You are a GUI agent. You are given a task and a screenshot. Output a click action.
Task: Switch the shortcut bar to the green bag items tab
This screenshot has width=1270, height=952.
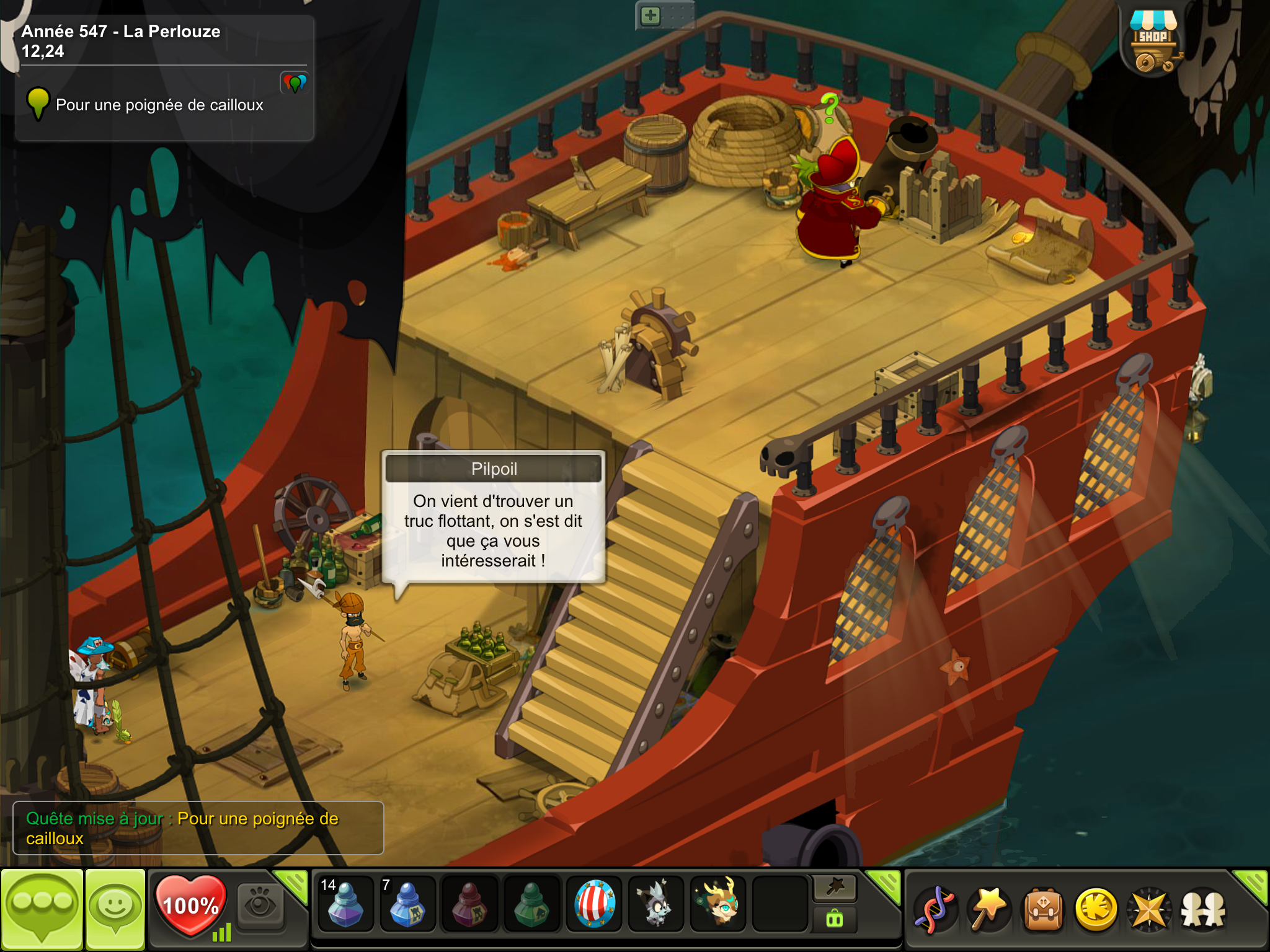pyautogui.click(x=835, y=919)
